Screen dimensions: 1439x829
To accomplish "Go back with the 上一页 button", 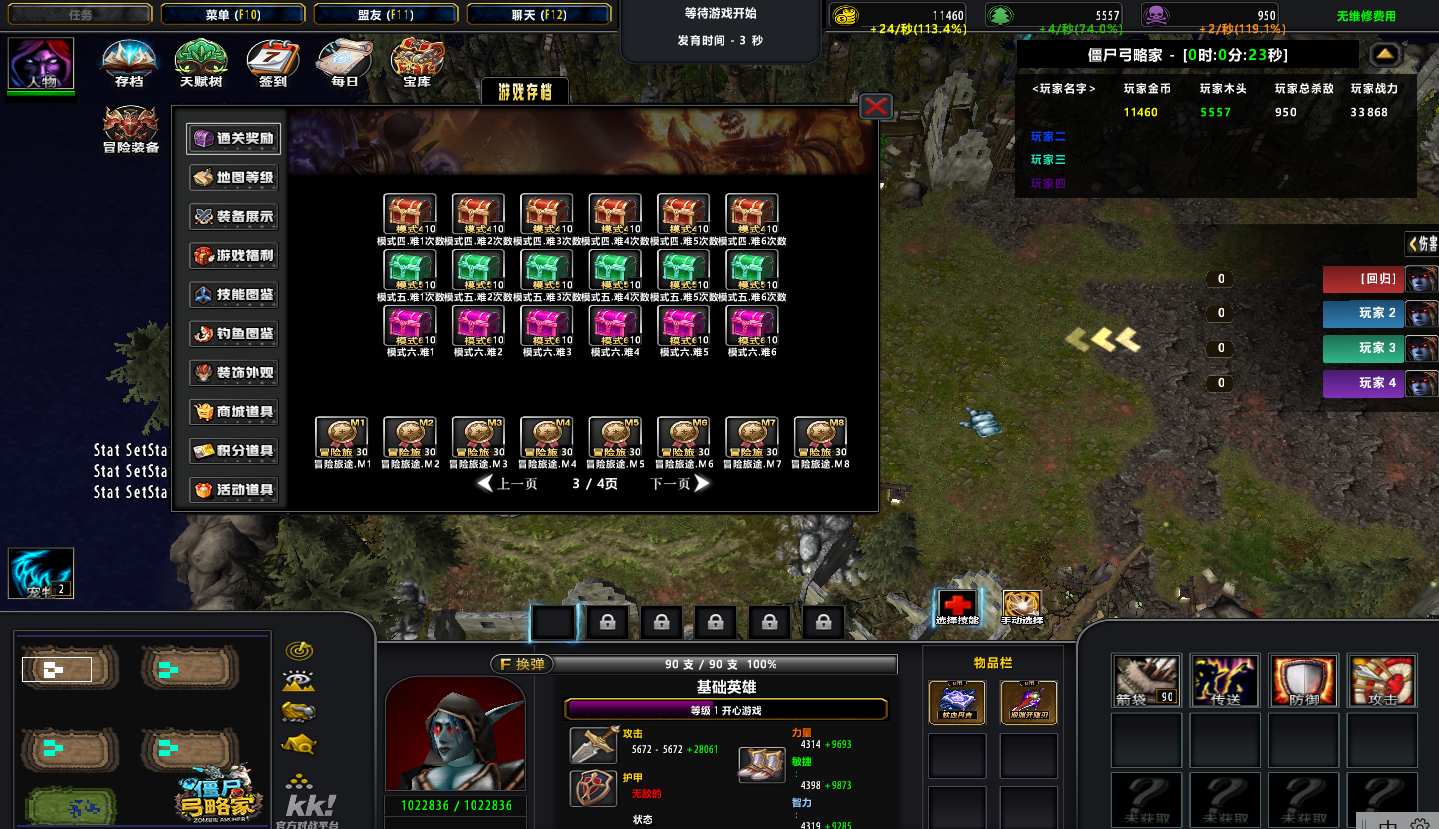I will click(508, 484).
